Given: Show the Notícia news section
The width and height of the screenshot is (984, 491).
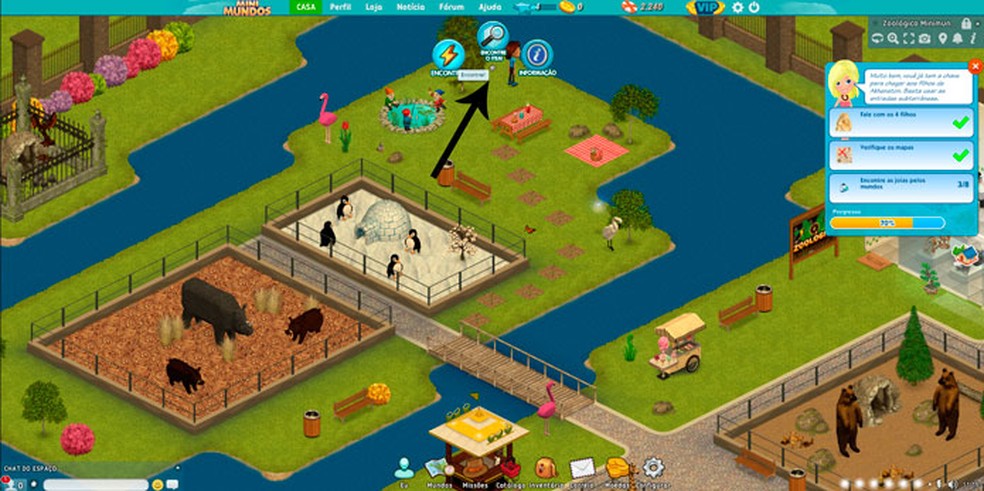Looking at the screenshot, I should coord(410,7).
